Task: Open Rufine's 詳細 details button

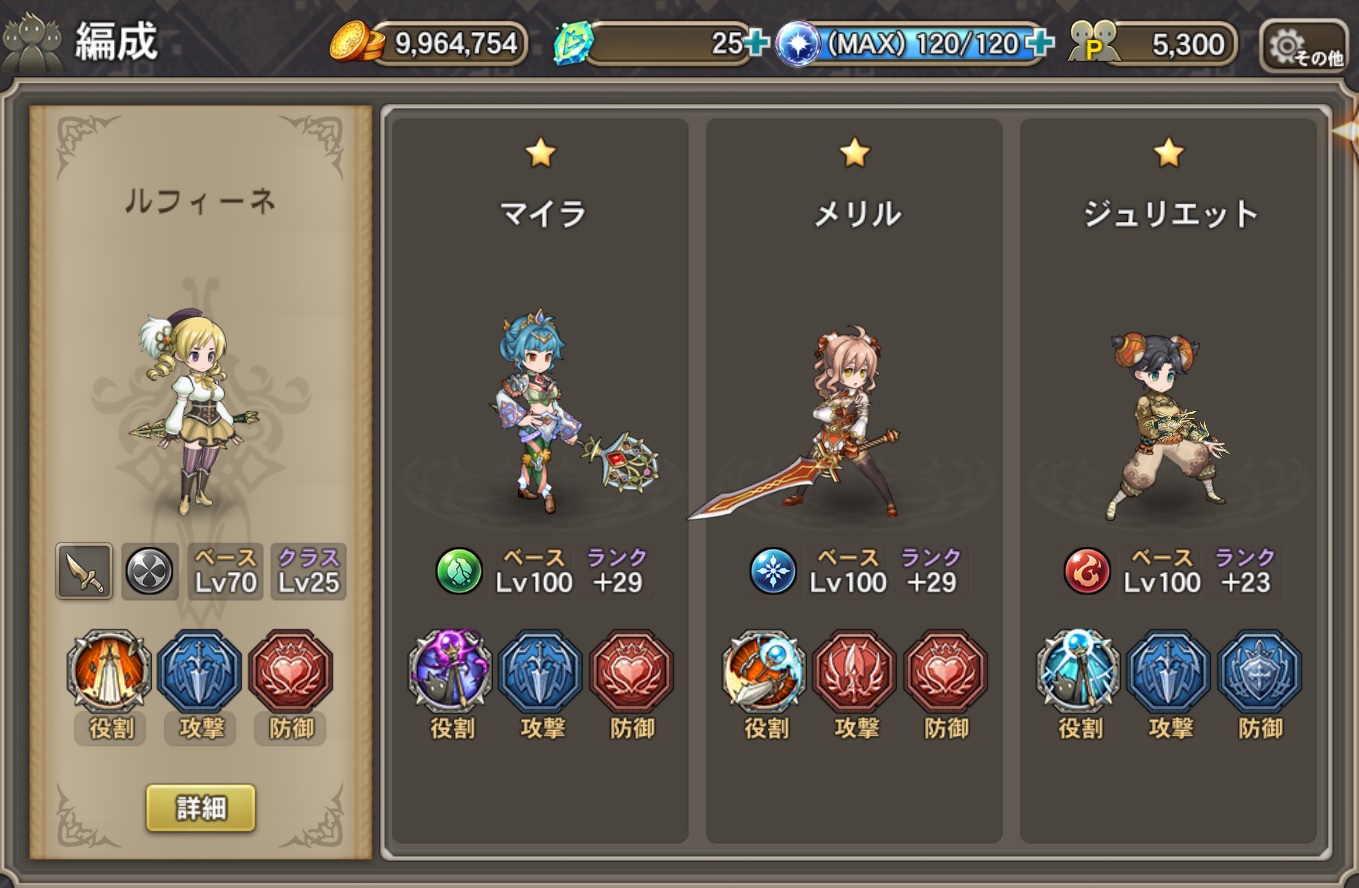Action: 200,808
